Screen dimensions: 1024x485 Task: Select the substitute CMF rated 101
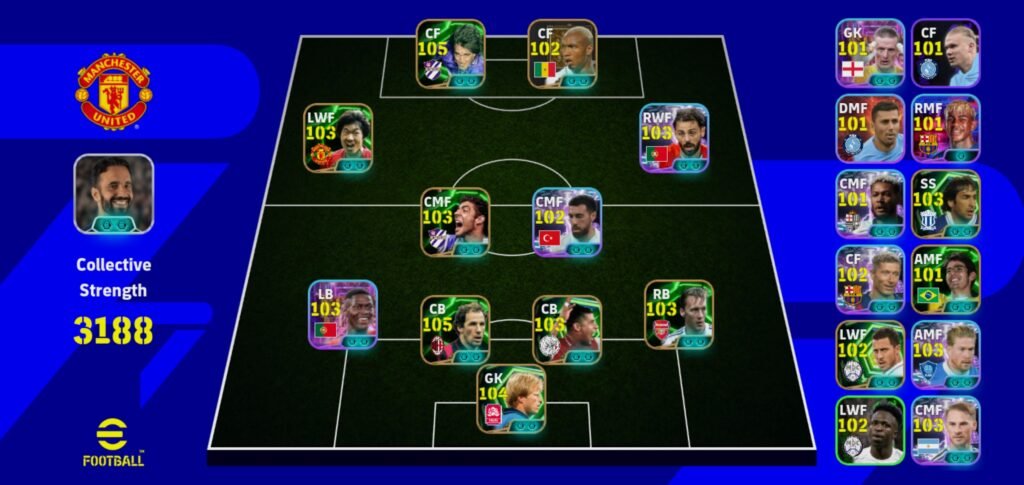(x=870, y=204)
